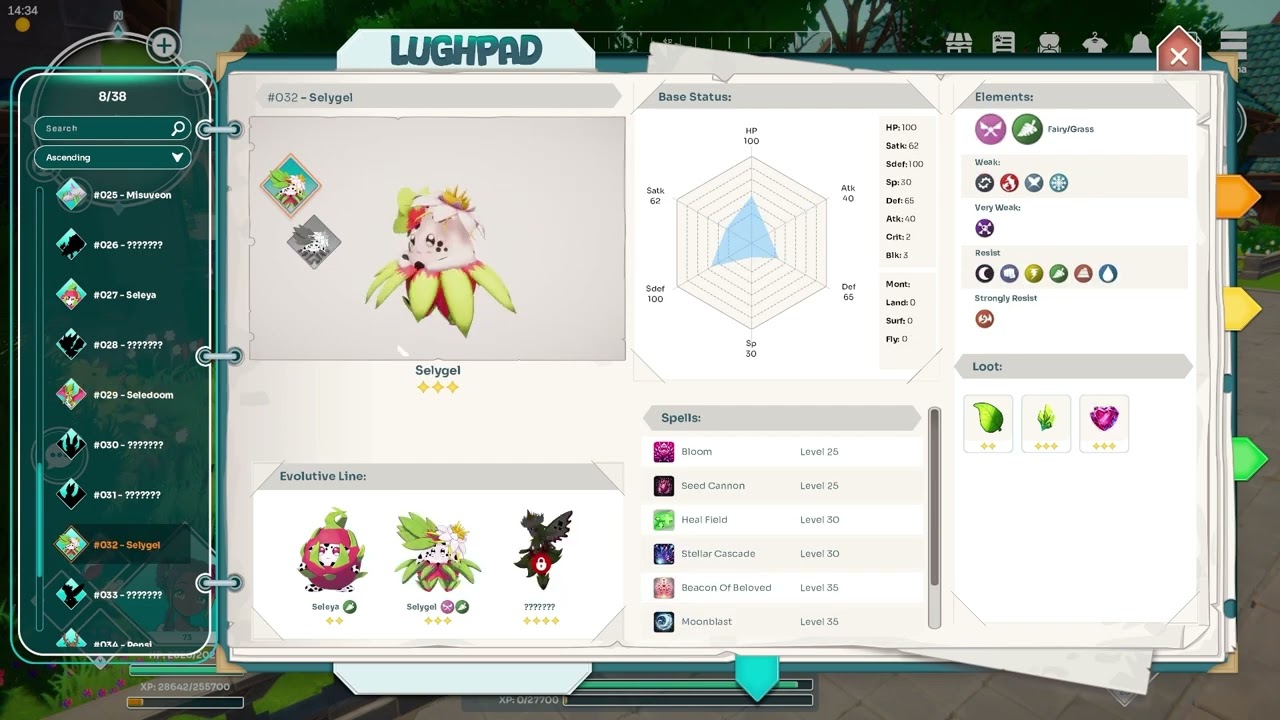Zoom the minimap with the plus button
Viewport: 1280px width, 720px height.
(163, 45)
